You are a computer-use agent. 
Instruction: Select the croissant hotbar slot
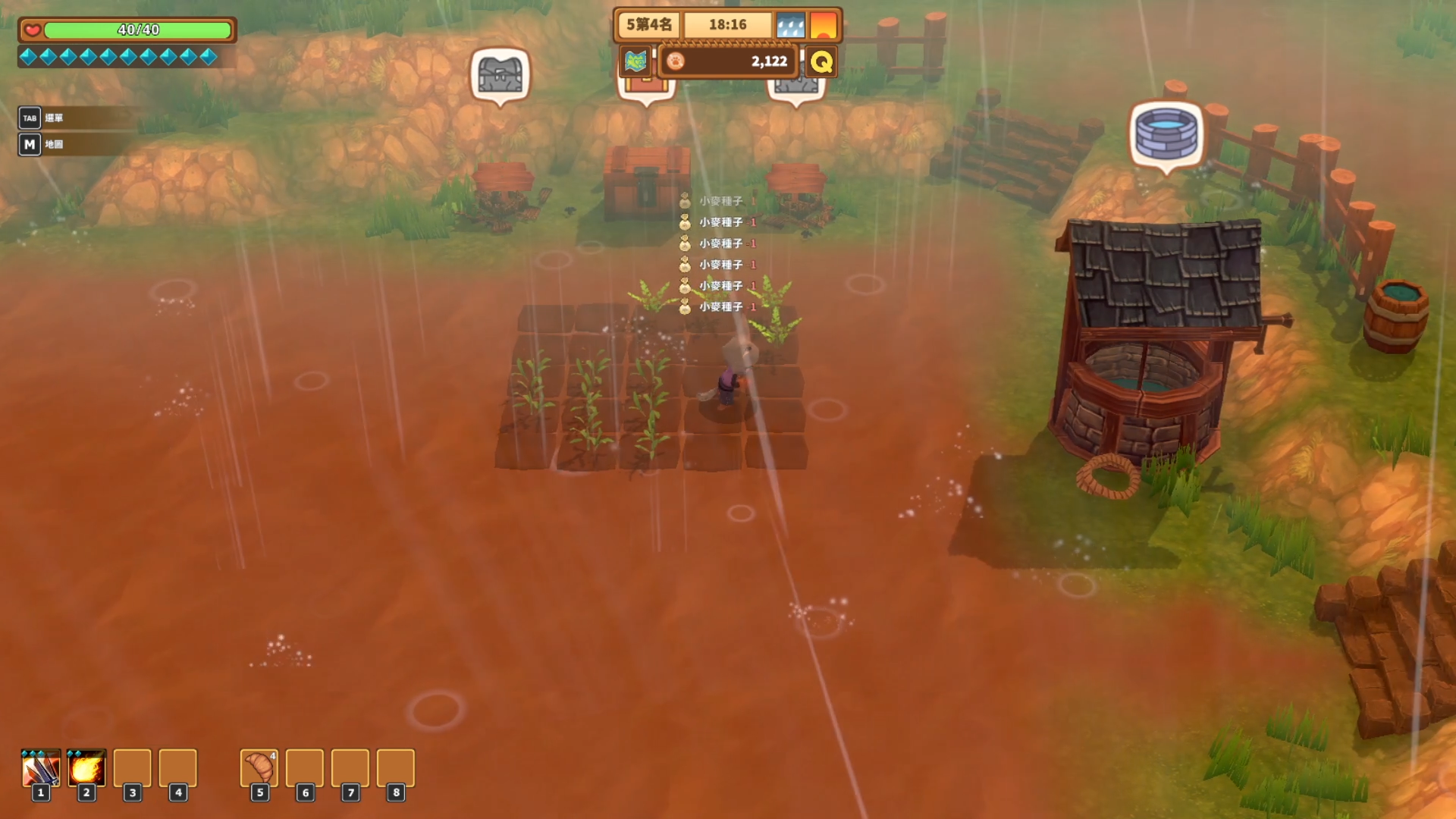pyautogui.click(x=259, y=768)
